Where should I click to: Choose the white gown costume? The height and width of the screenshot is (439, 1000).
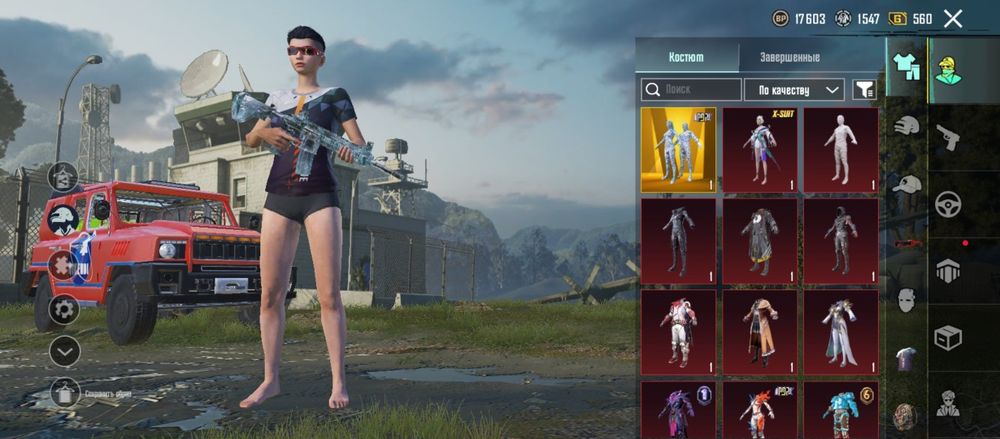tap(841, 331)
